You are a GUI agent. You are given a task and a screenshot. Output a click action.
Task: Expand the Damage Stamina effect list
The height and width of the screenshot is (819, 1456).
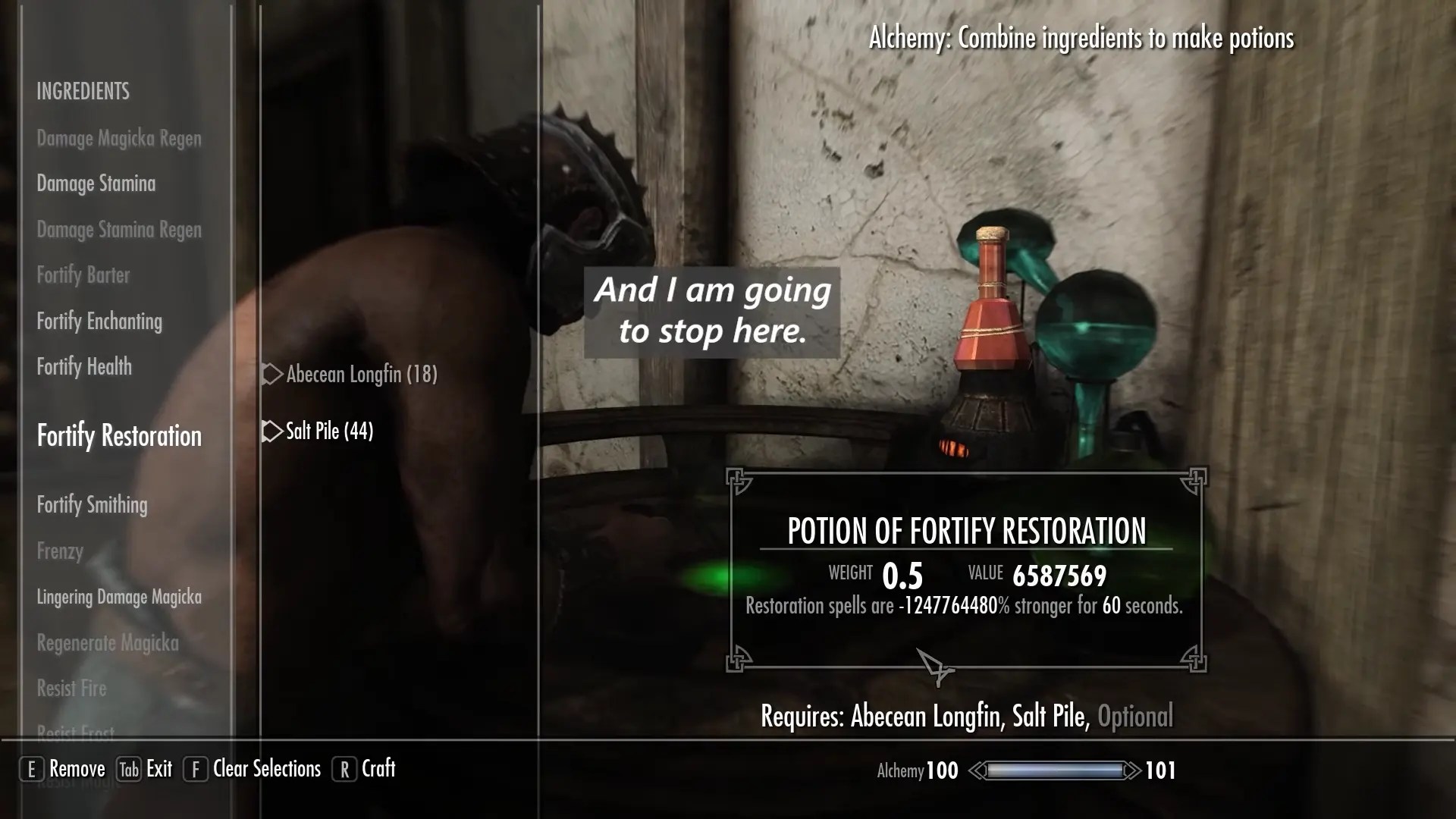coord(96,184)
